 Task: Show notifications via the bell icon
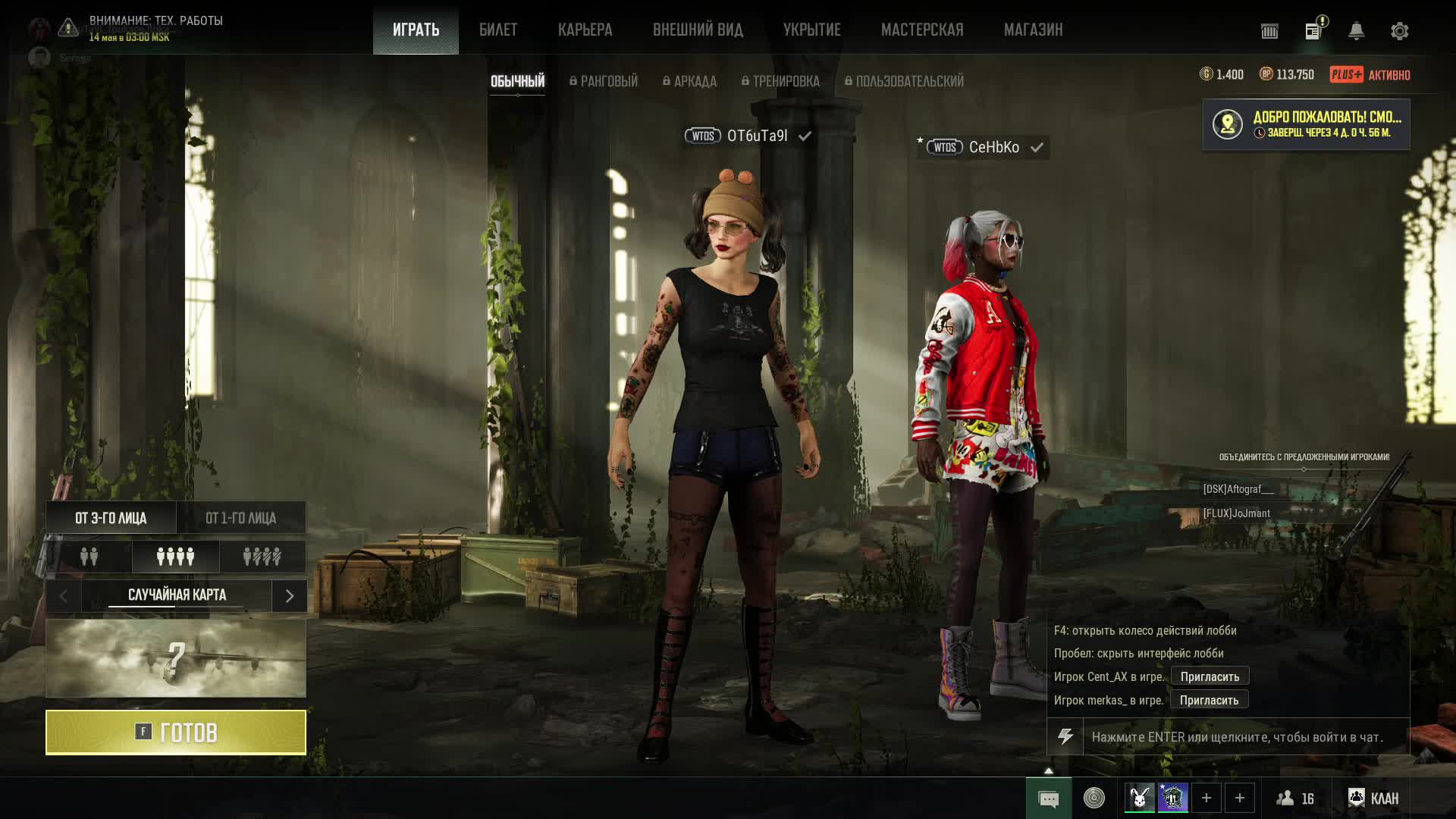pos(1356,31)
